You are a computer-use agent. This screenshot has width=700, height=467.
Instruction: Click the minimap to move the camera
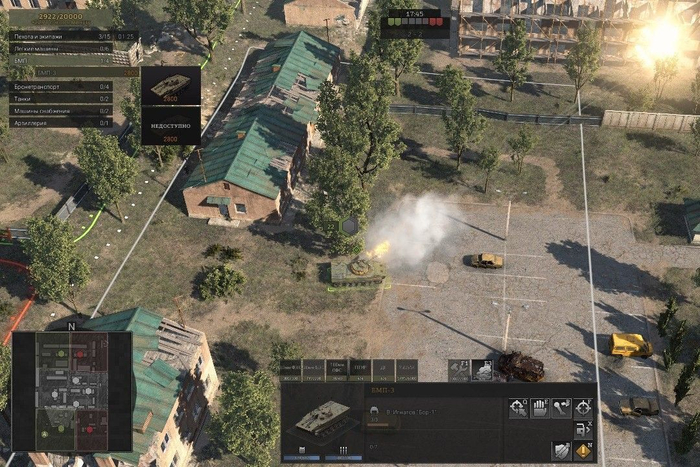[x=71, y=390]
